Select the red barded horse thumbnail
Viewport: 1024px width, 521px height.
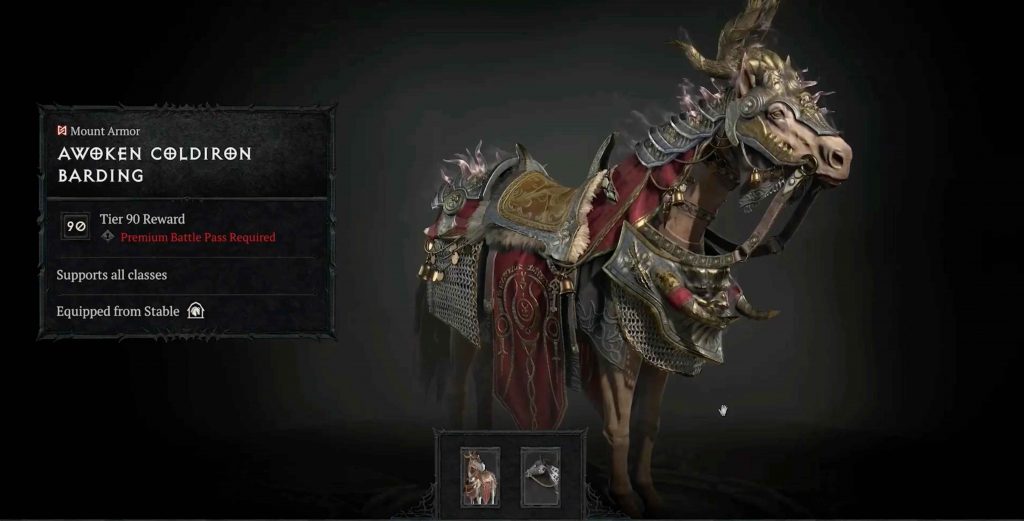point(479,475)
